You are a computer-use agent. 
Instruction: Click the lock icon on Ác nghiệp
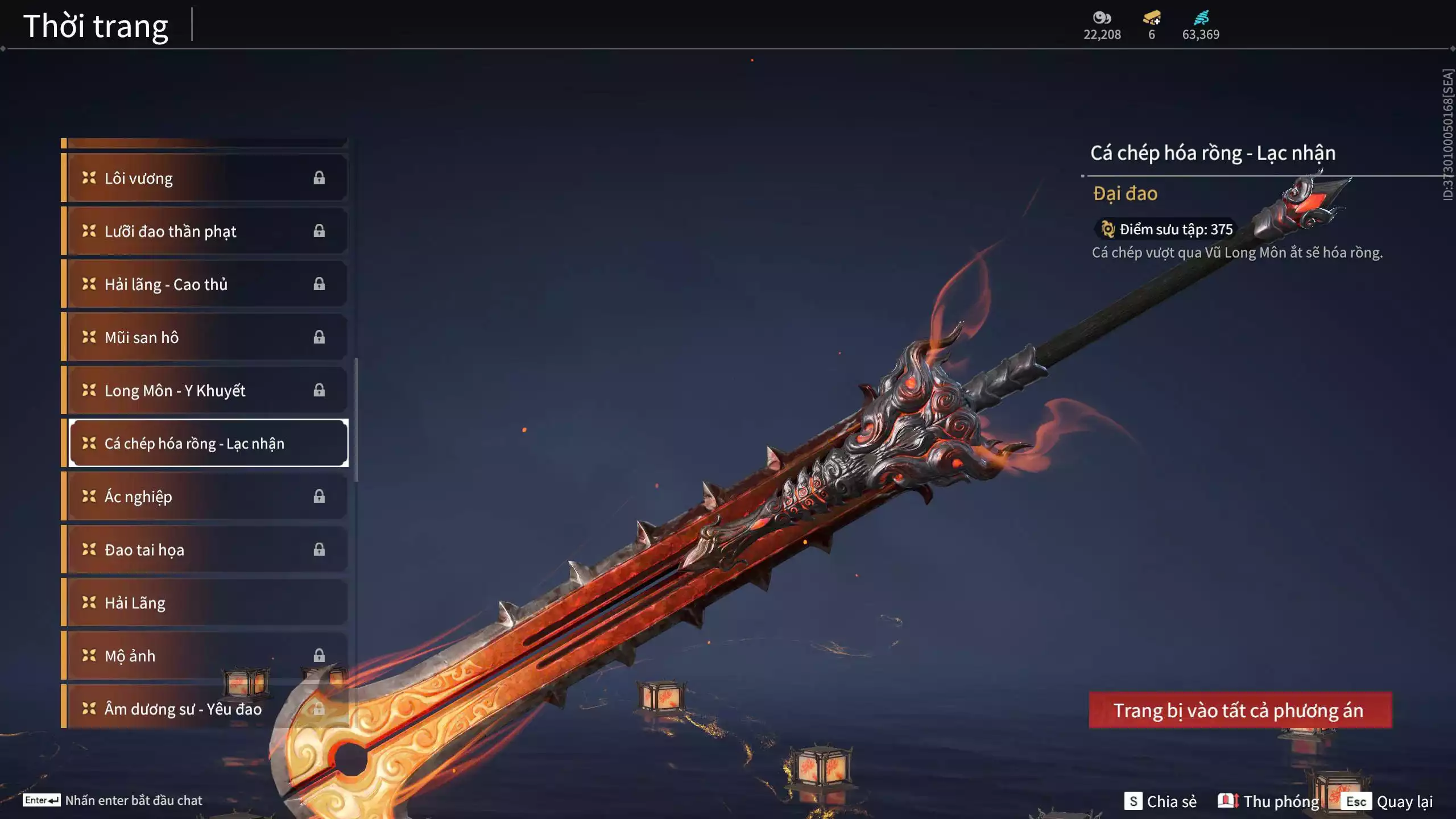pos(319,497)
